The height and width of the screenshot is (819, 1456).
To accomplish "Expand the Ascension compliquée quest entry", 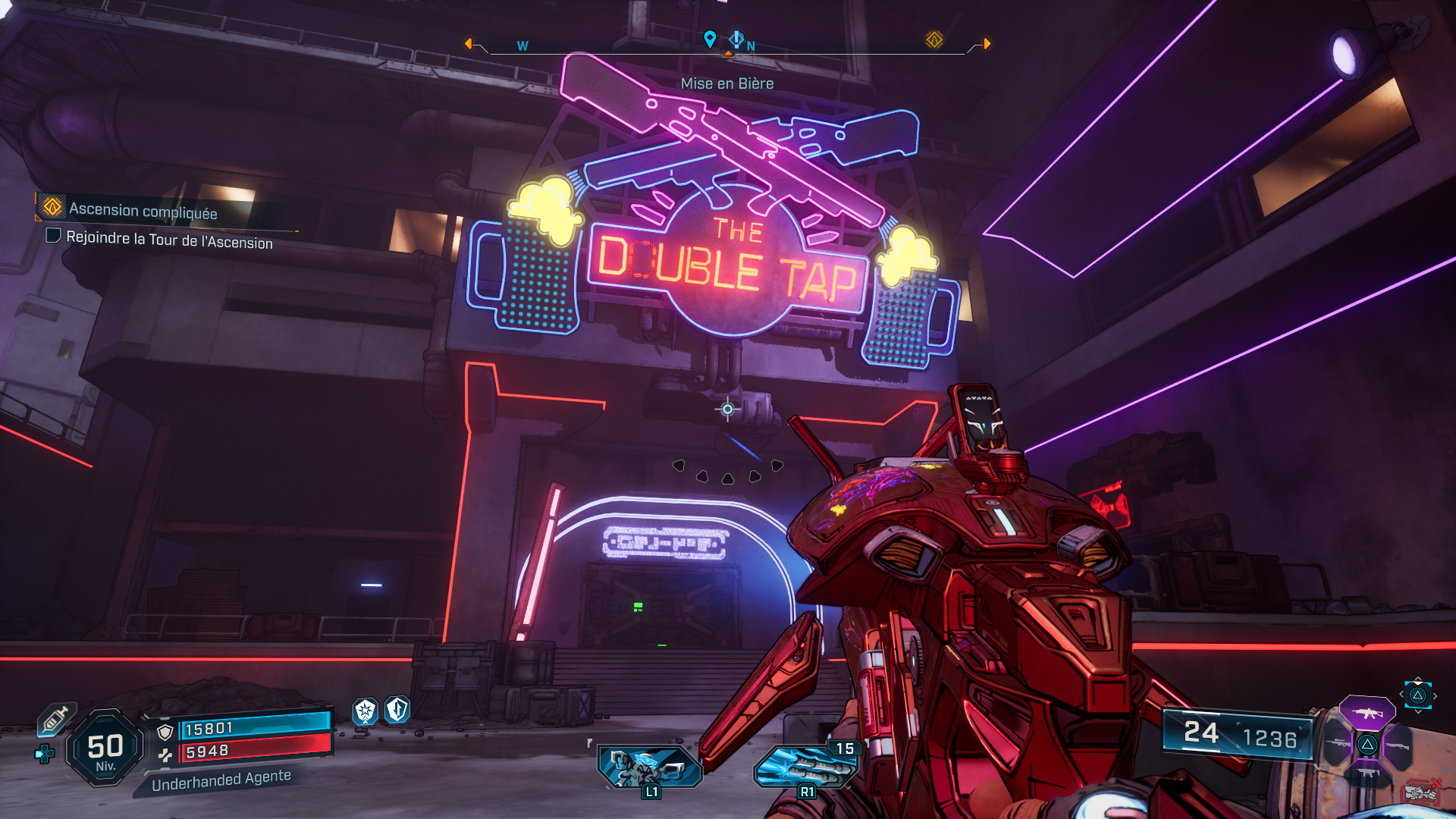I will point(143,211).
